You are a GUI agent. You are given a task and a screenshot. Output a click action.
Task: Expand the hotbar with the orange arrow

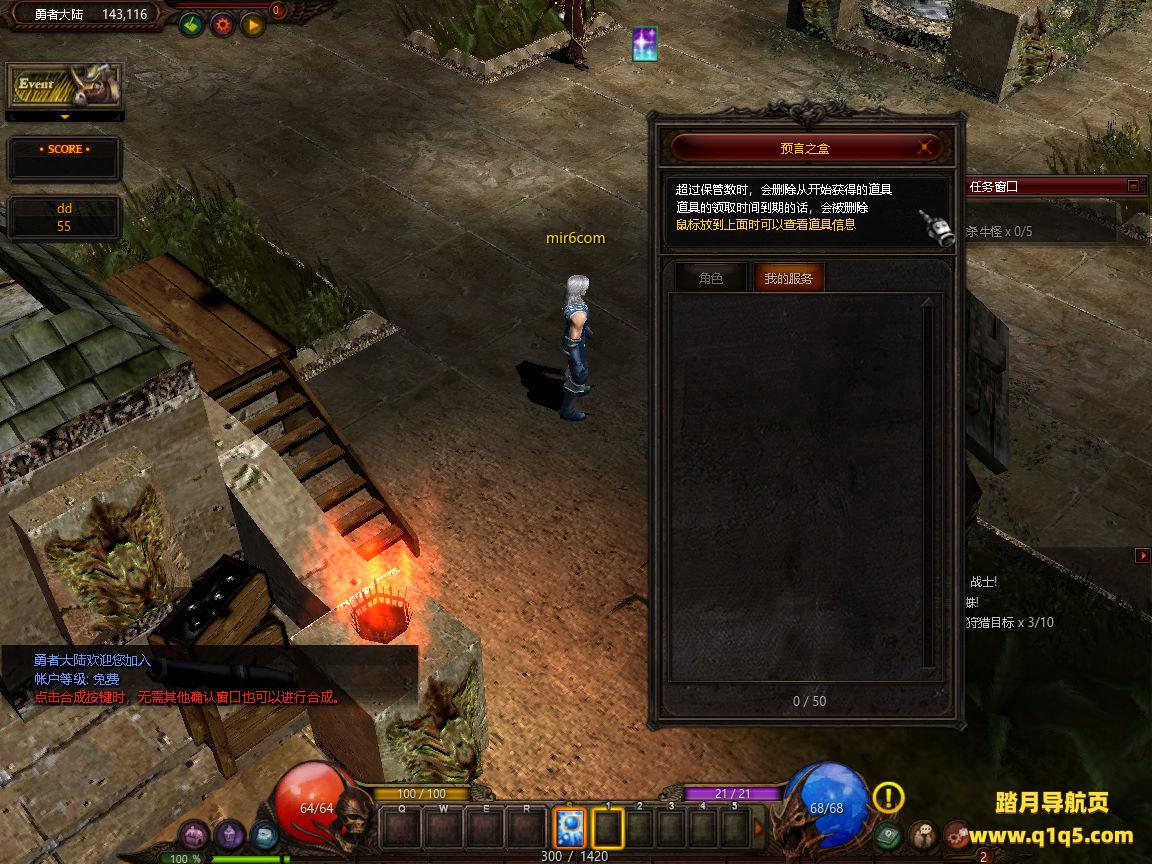pos(758,829)
